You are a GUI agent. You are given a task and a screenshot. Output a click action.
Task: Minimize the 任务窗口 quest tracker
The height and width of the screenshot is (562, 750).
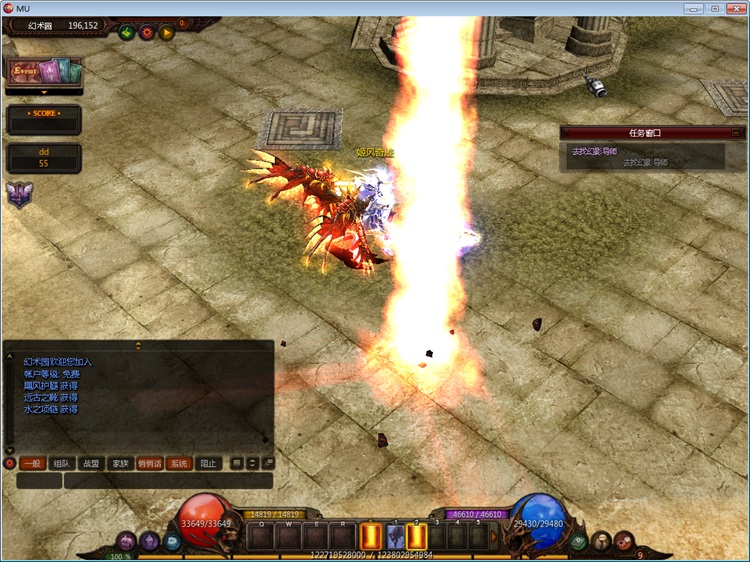click(736, 132)
